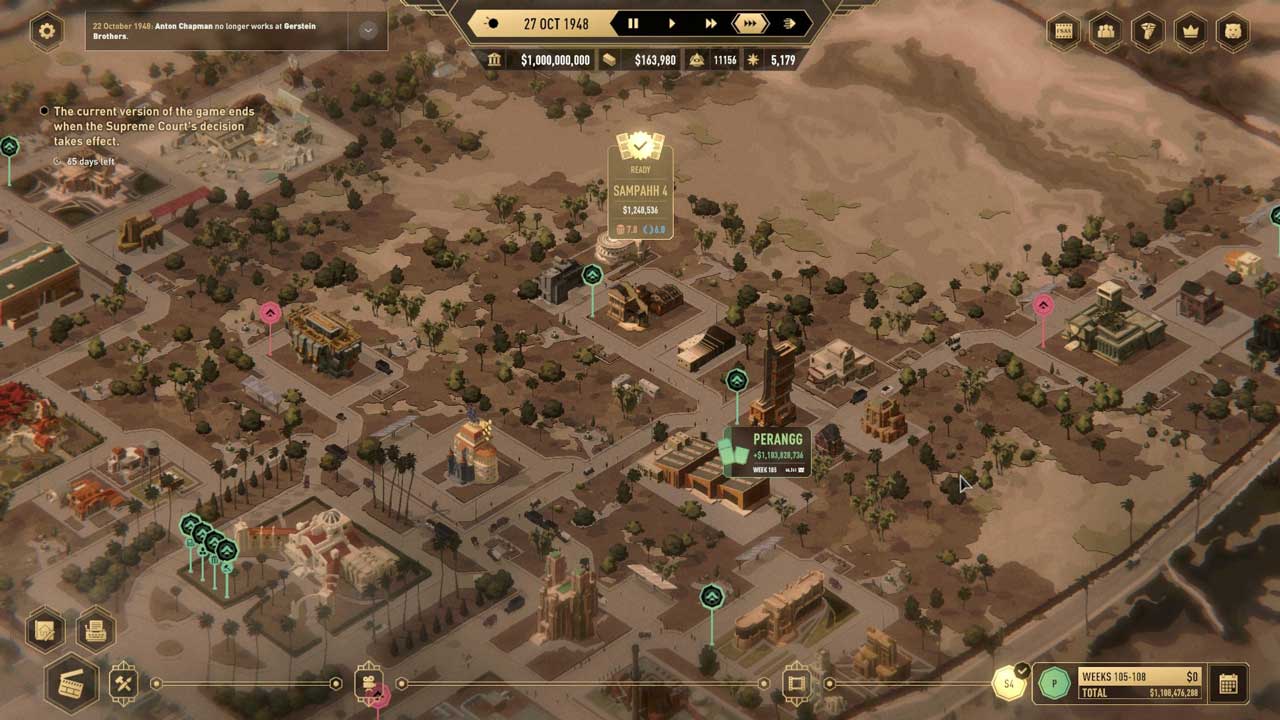Select the triple-speed time control
The width and height of the screenshot is (1280, 720).
tap(749, 23)
